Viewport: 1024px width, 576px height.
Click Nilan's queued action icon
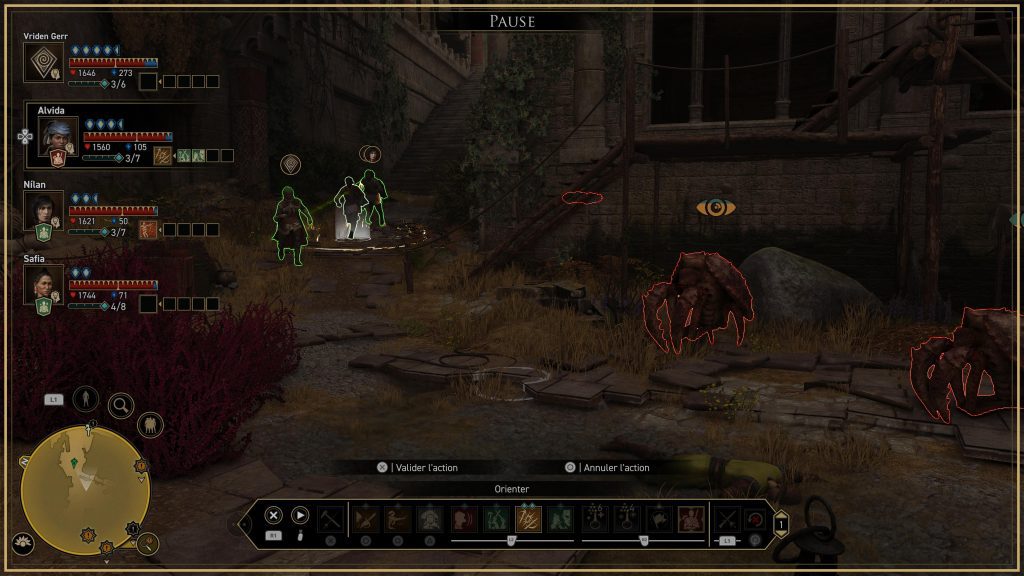[147, 229]
